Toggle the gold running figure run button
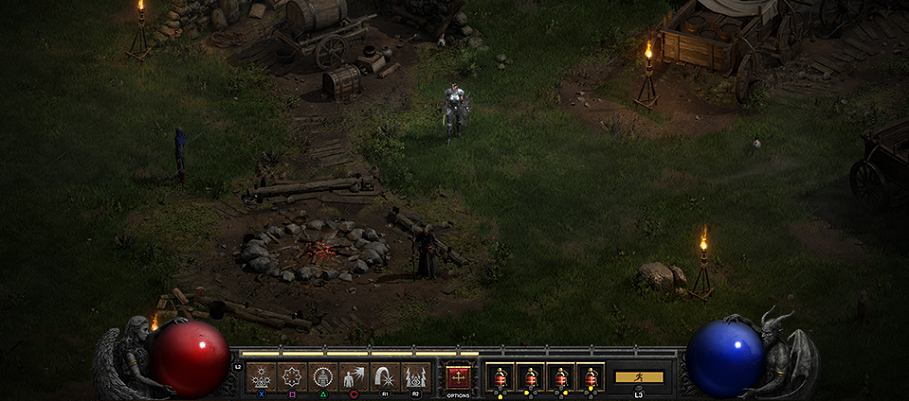Viewport: 909px width, 401px height. [x=639, y=377]
